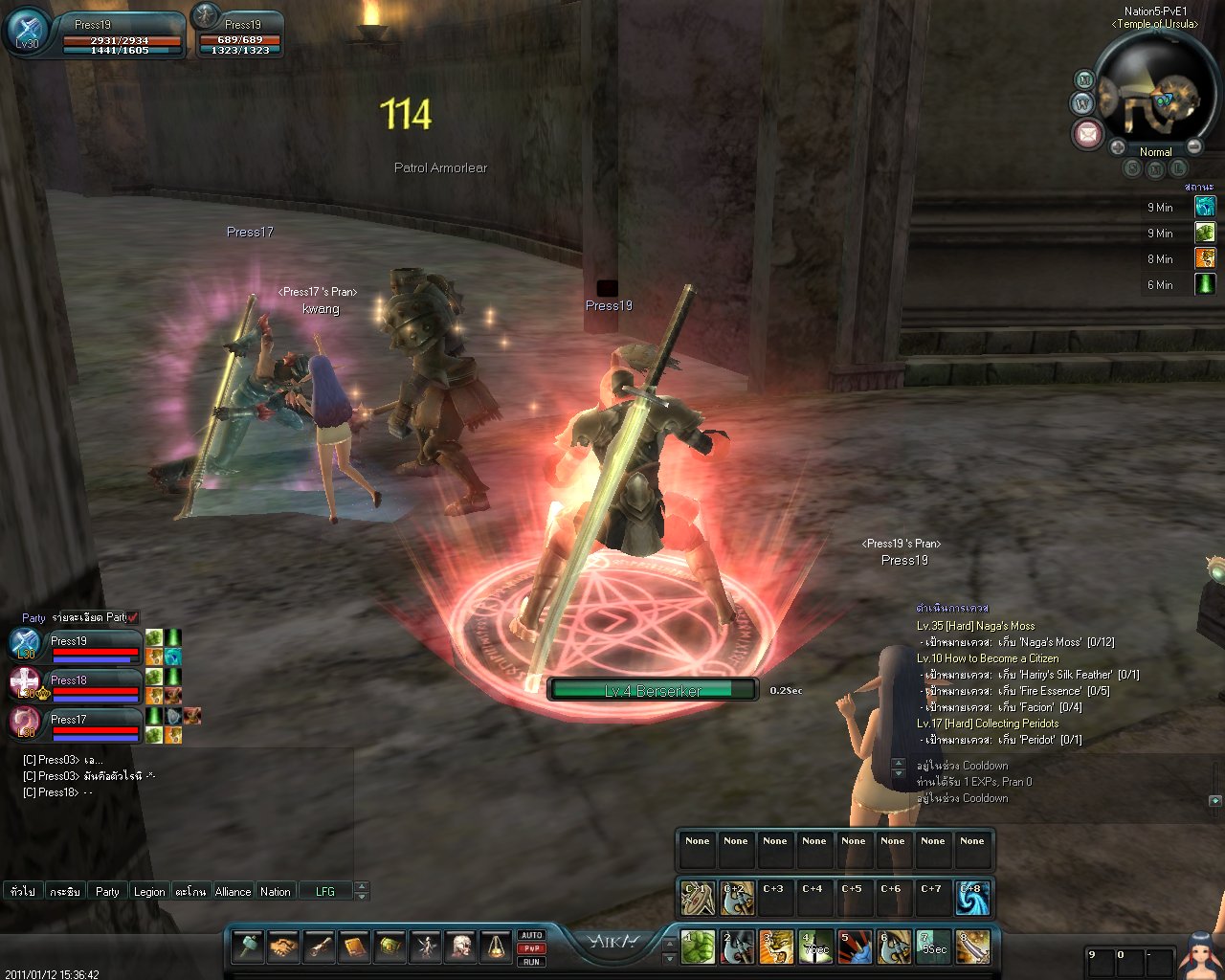1225x980 pixels.
Task: Zoom out the minimap with the minus button
Action: (x=1194, y=147)
